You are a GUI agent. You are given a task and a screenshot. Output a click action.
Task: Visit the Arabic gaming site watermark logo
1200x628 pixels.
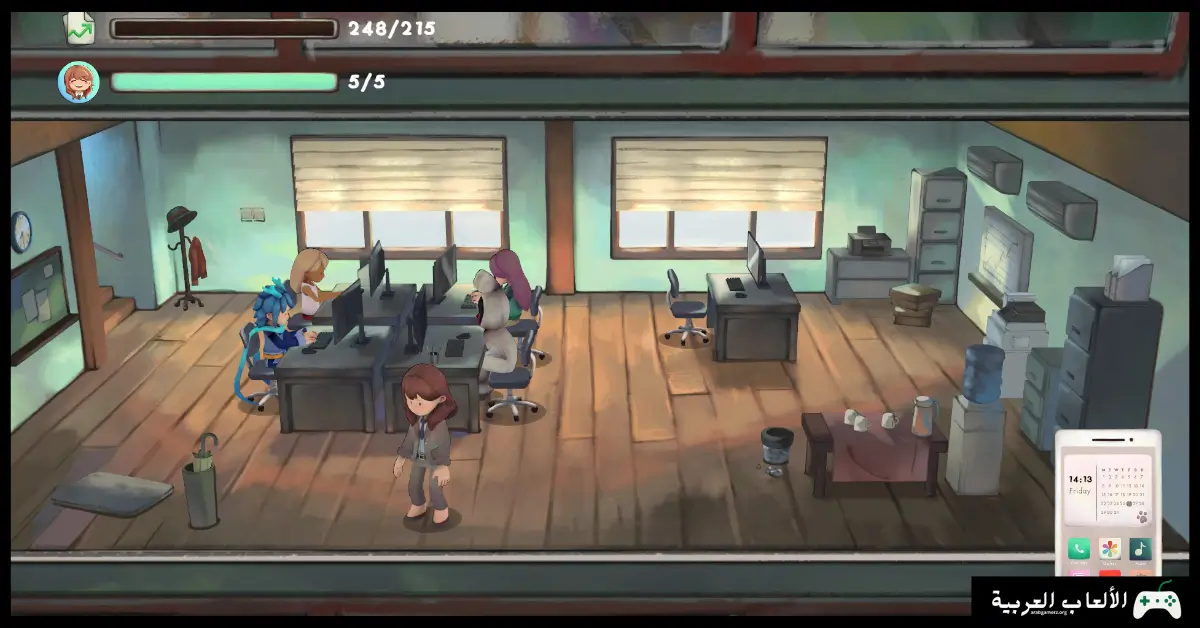(1085, 602)
